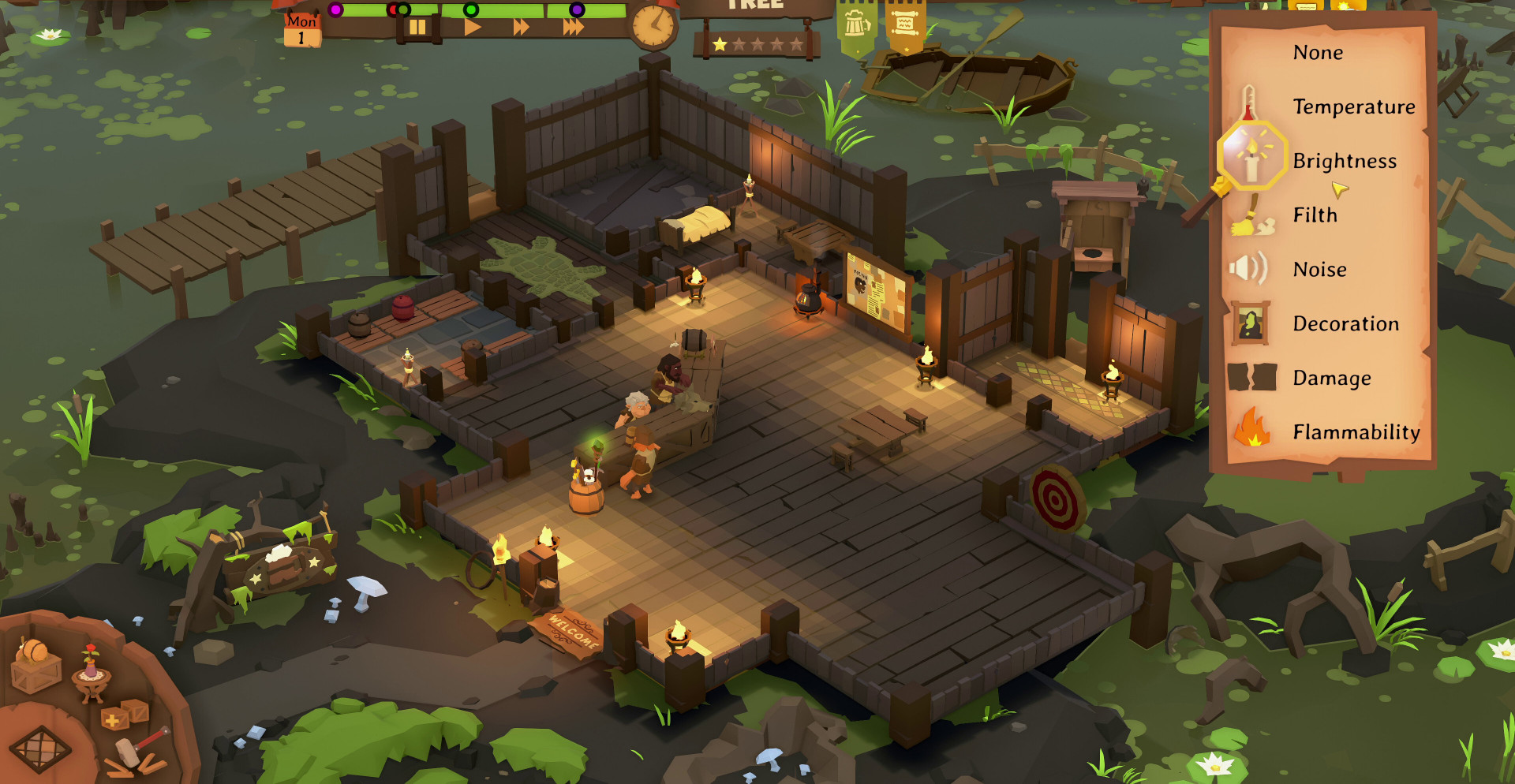Pause the game with the pause button
Screen dimensions: 1515x784
pyautogui.click(x=417, y=28)
